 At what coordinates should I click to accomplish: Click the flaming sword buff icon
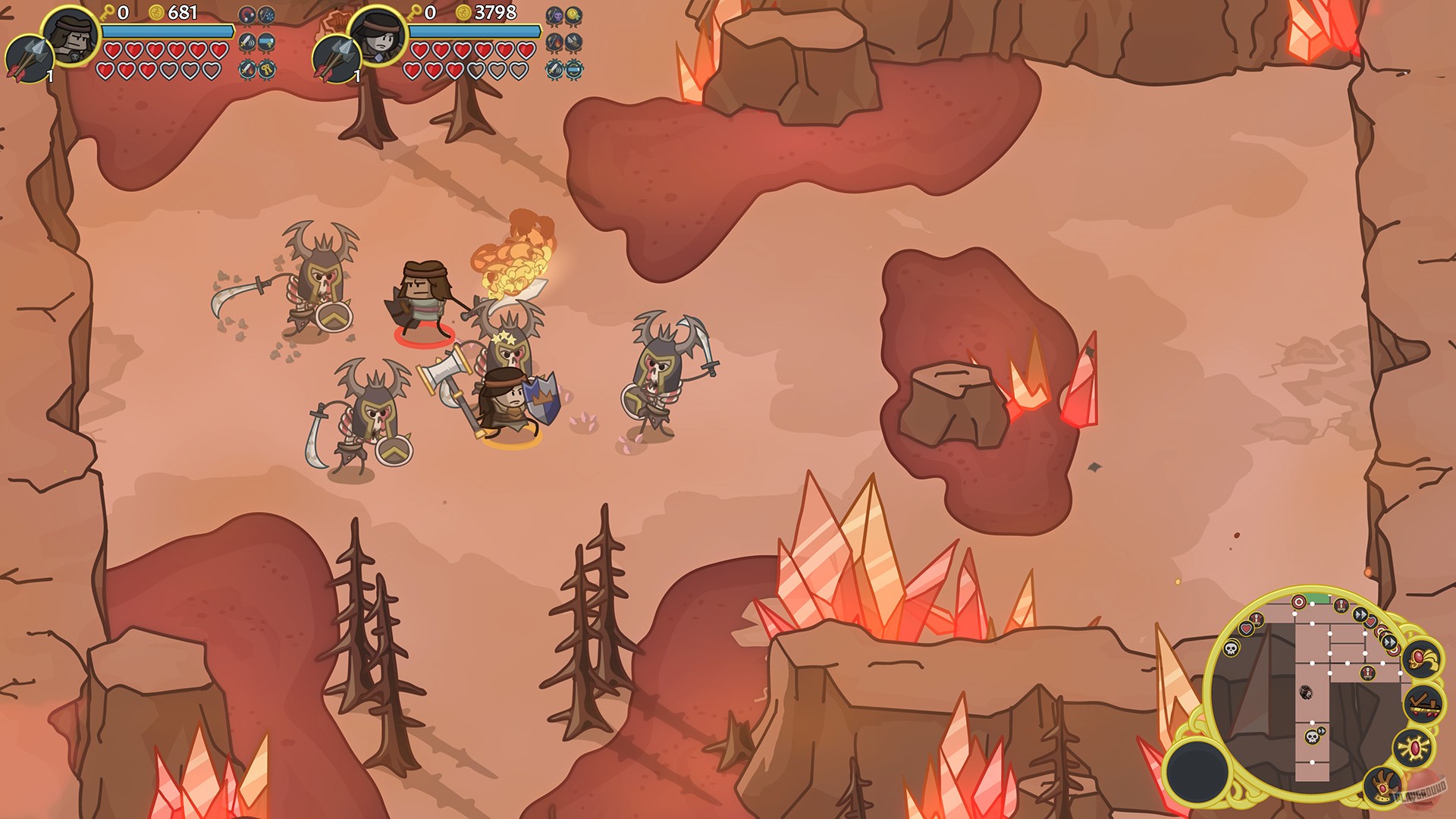247,69
